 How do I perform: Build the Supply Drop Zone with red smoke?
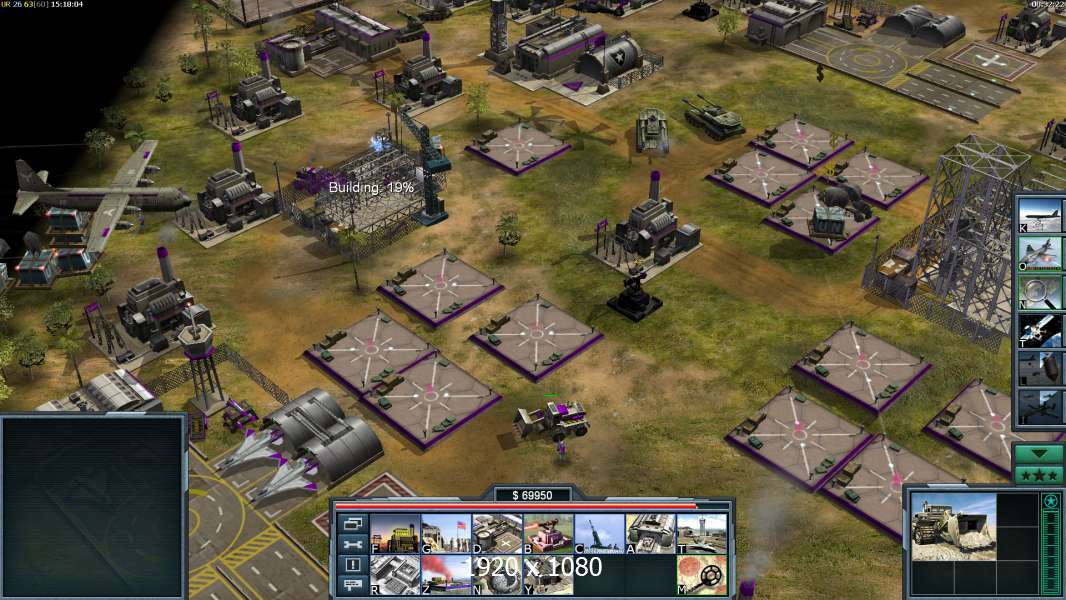coord(446,574)
